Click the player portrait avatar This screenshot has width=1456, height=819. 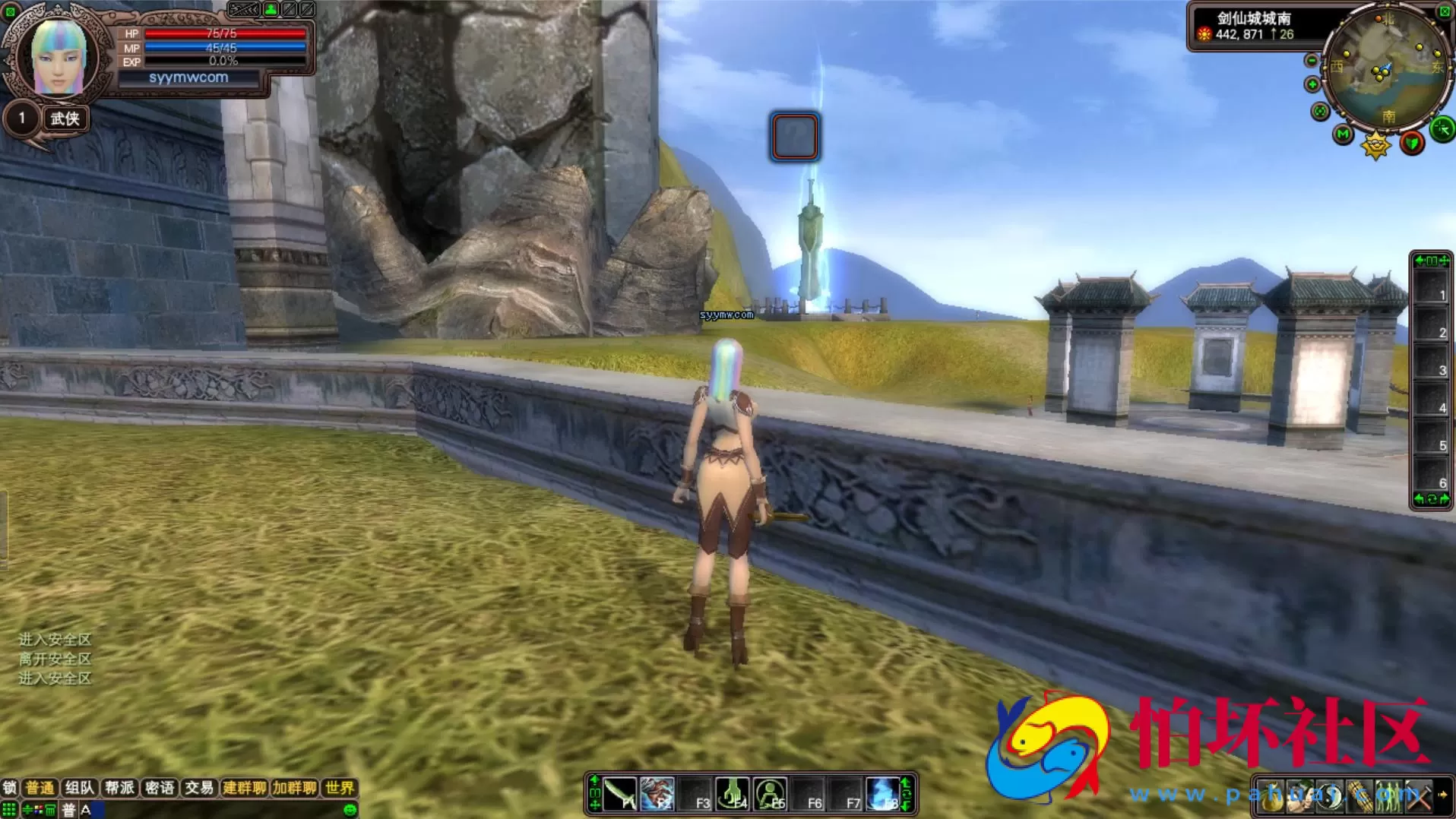pyautogui.click(x=56, y=56)
